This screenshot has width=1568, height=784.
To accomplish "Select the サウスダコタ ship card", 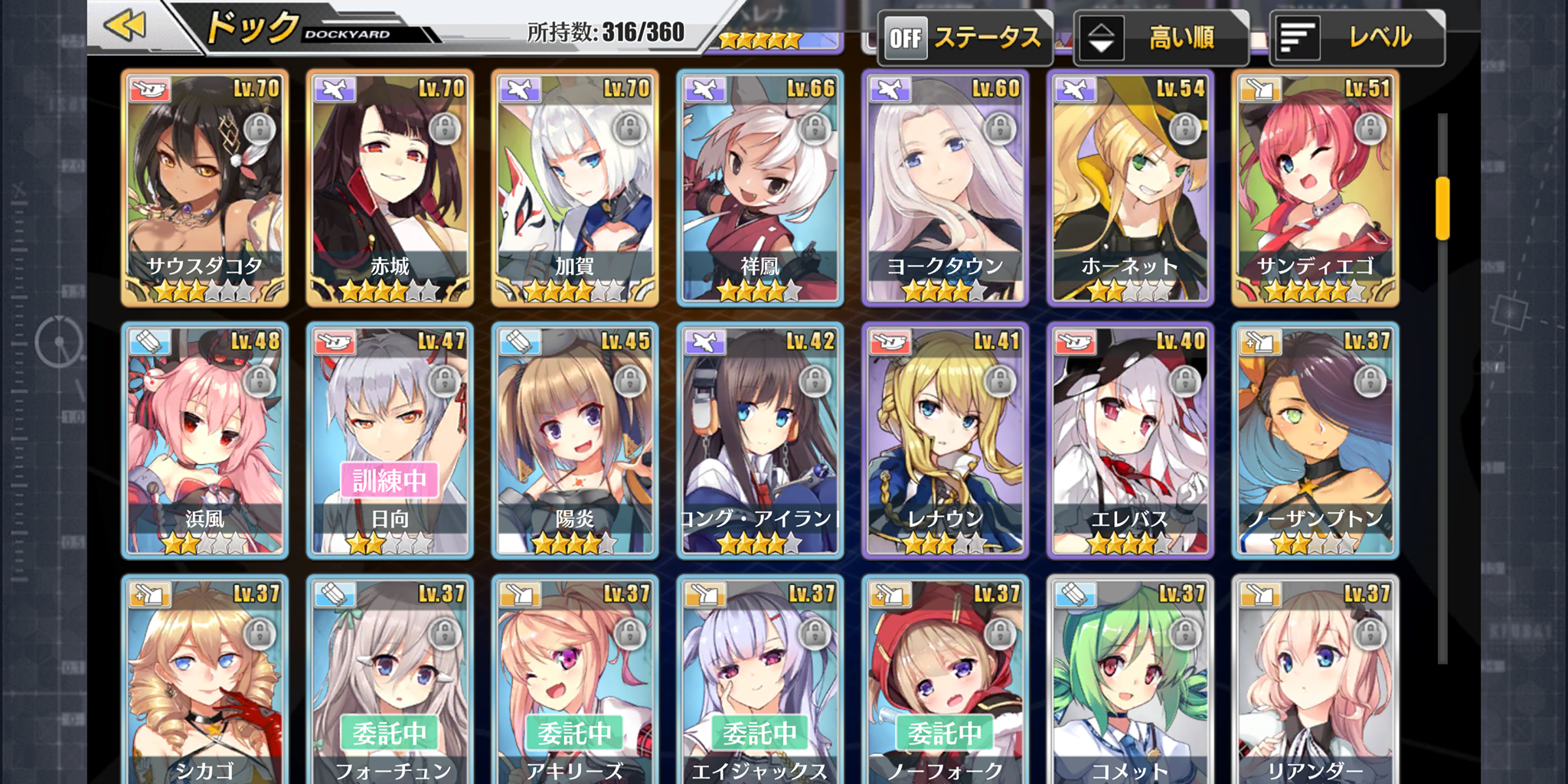I will 205,188.
